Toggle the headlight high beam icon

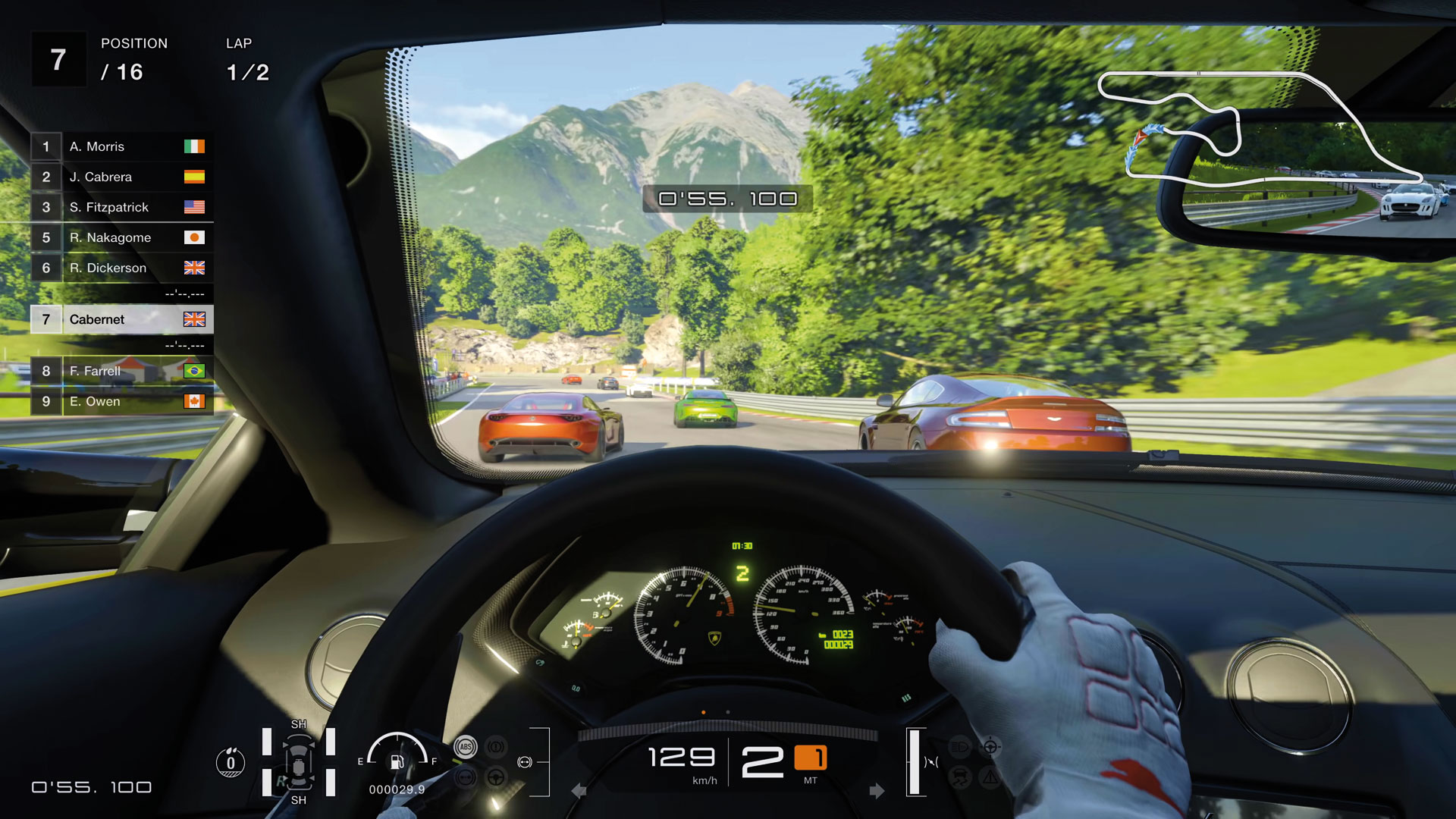(x=959, y=747)
